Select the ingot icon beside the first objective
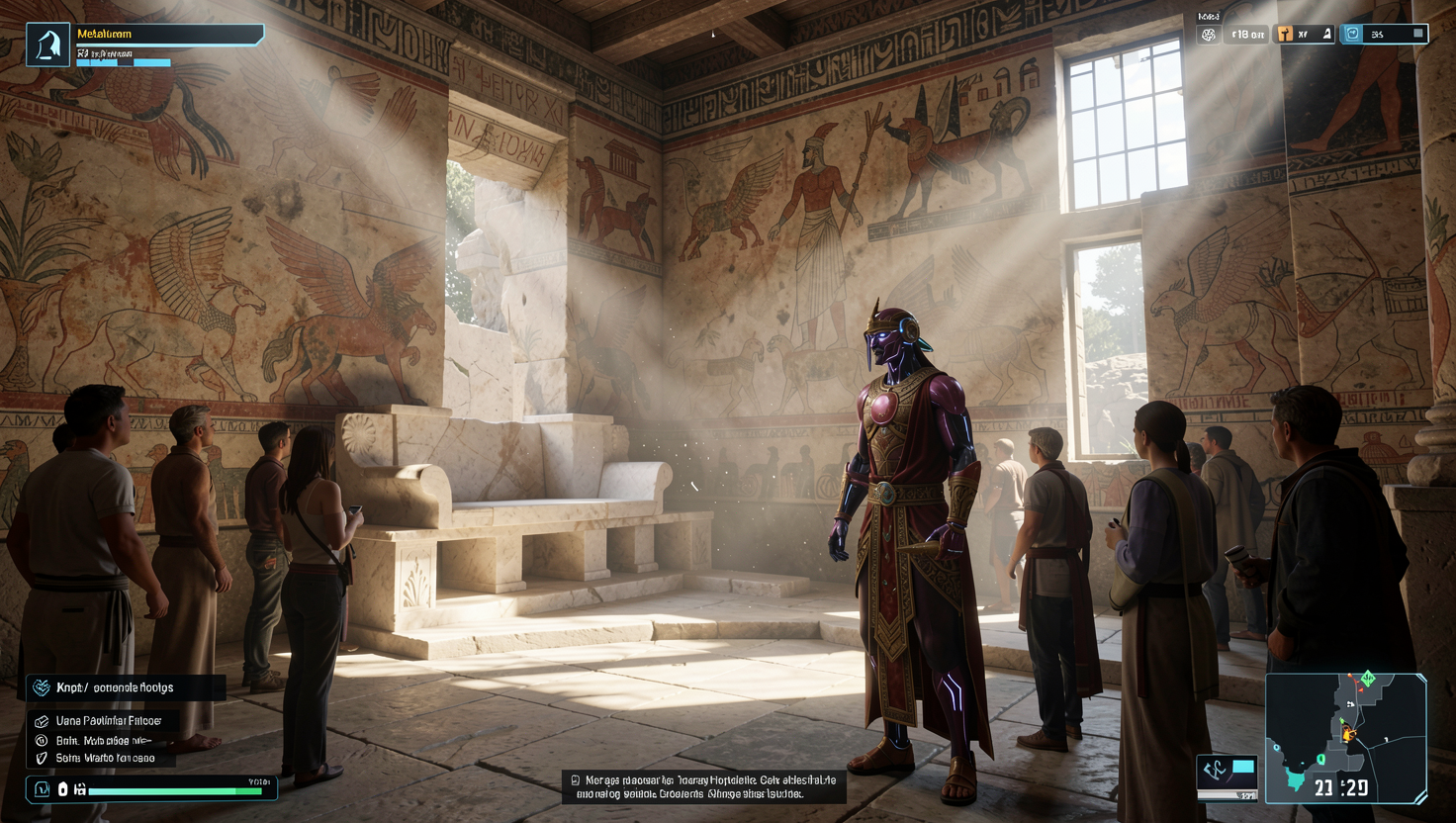The image size is (1456, 823). tap(41, 721)
